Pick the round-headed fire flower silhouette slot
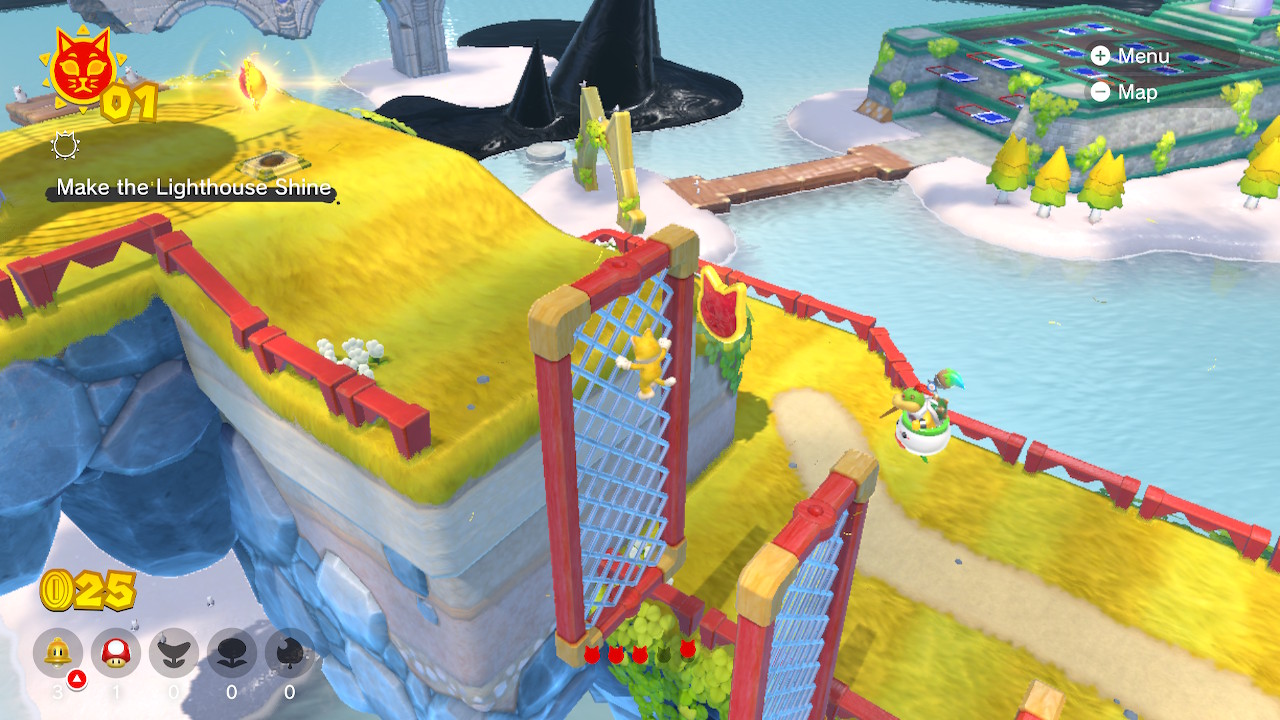1280x720 pixels. coord(232,653)
